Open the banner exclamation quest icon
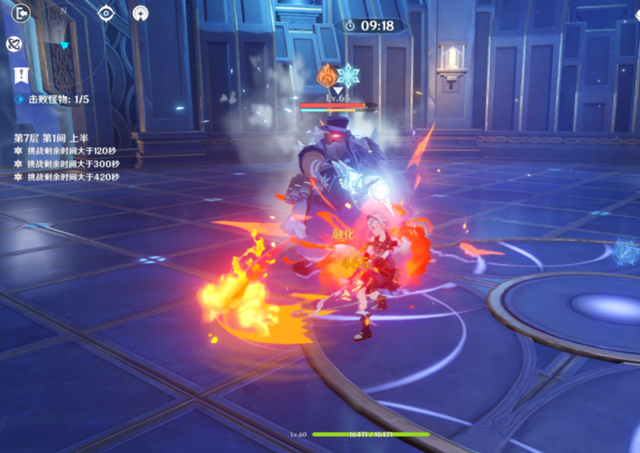The image size is (640, 453). point(21,75)
